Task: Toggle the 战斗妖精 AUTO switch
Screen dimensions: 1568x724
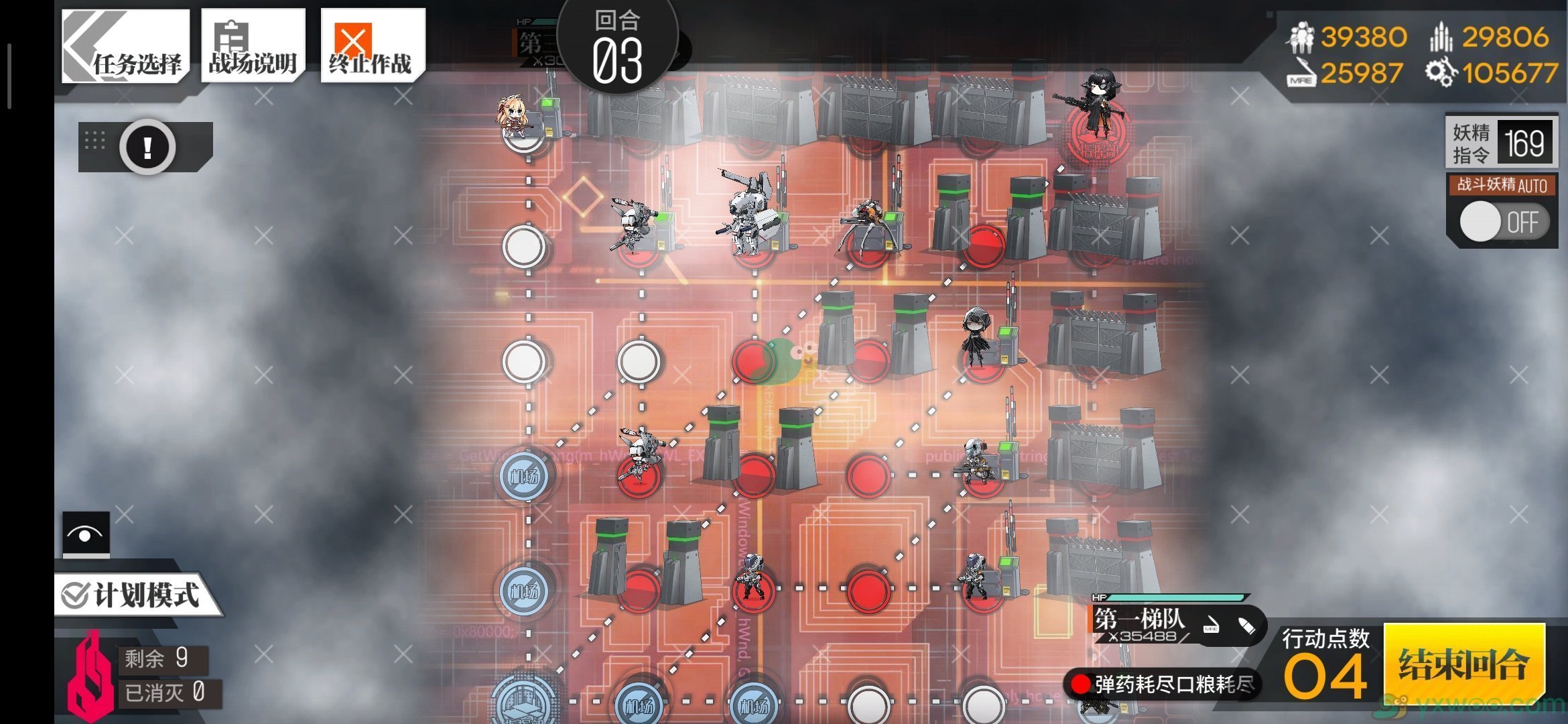Action: coord(1503,222)
